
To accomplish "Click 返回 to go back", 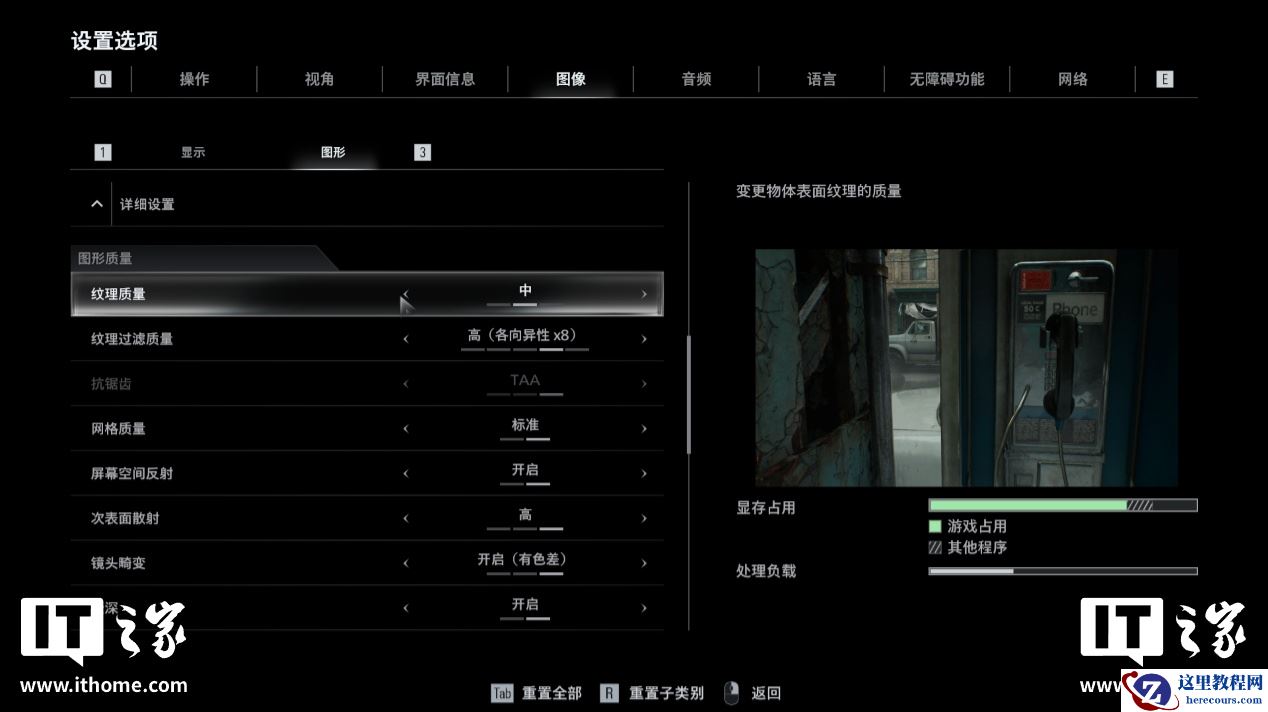I will (x=765, y=693).
